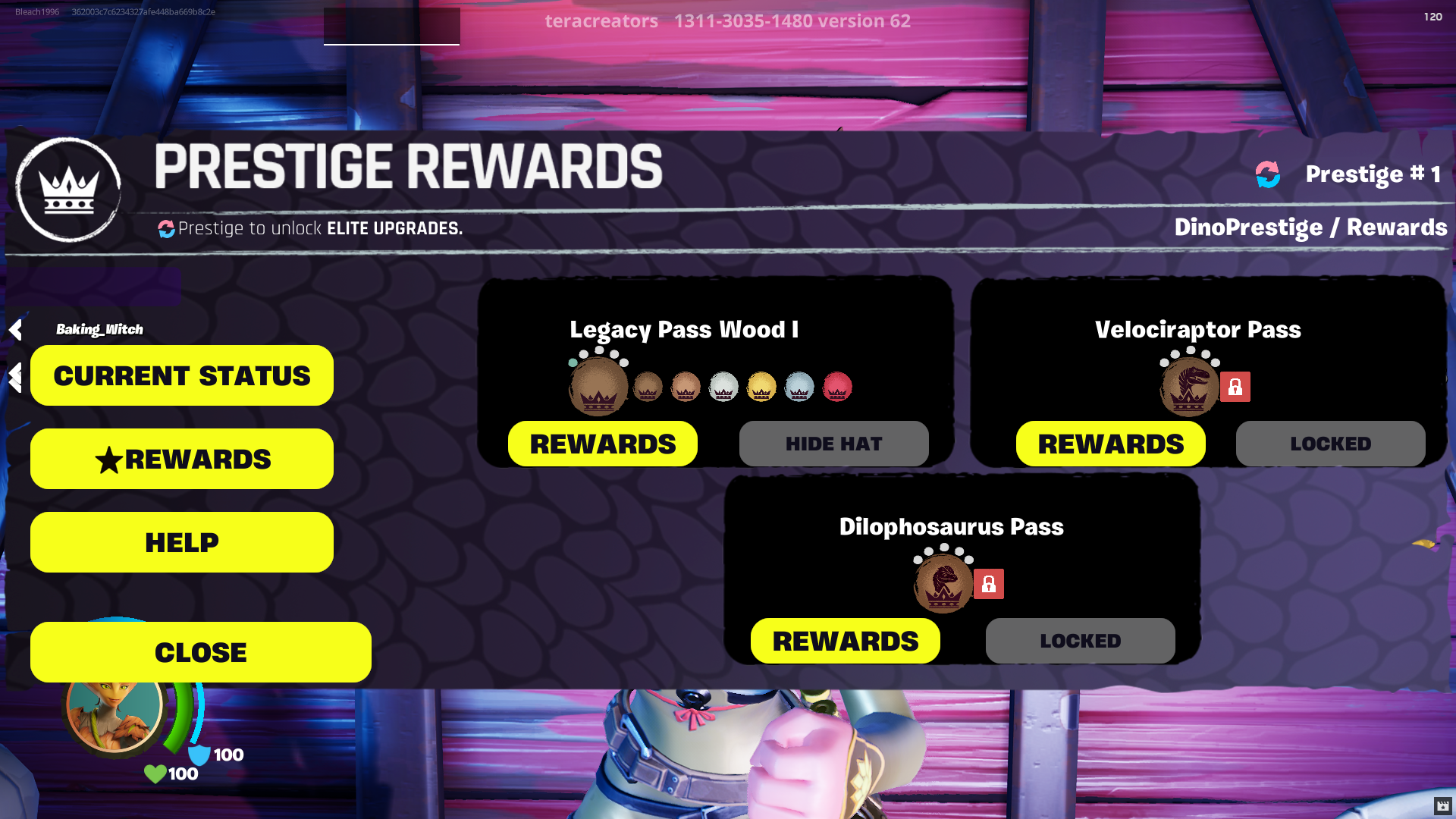This screenshot has width=1456, height=819.
Task: Click the Dilophosaurus pass crown badge
Action: pyautogui.click(x=943, y=584)
